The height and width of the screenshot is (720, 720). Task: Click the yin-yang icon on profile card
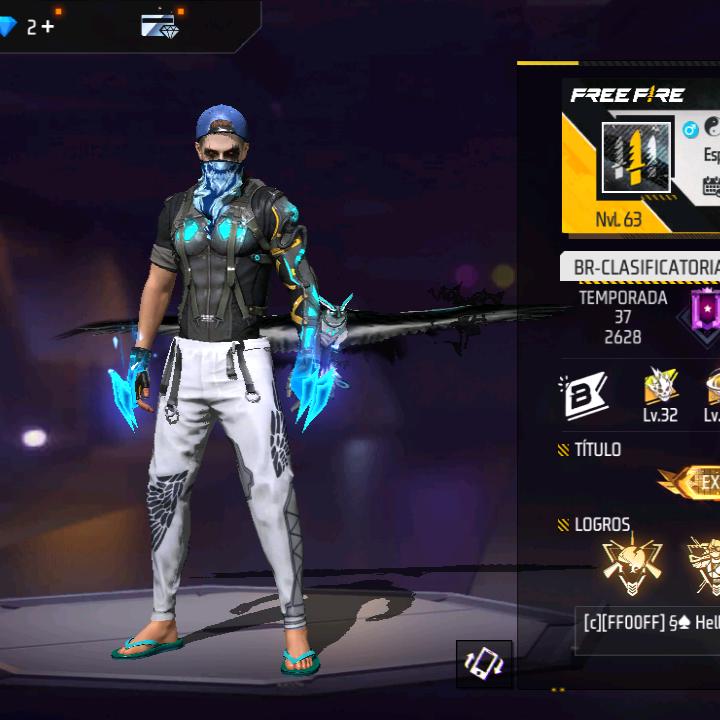pos(712,127)
